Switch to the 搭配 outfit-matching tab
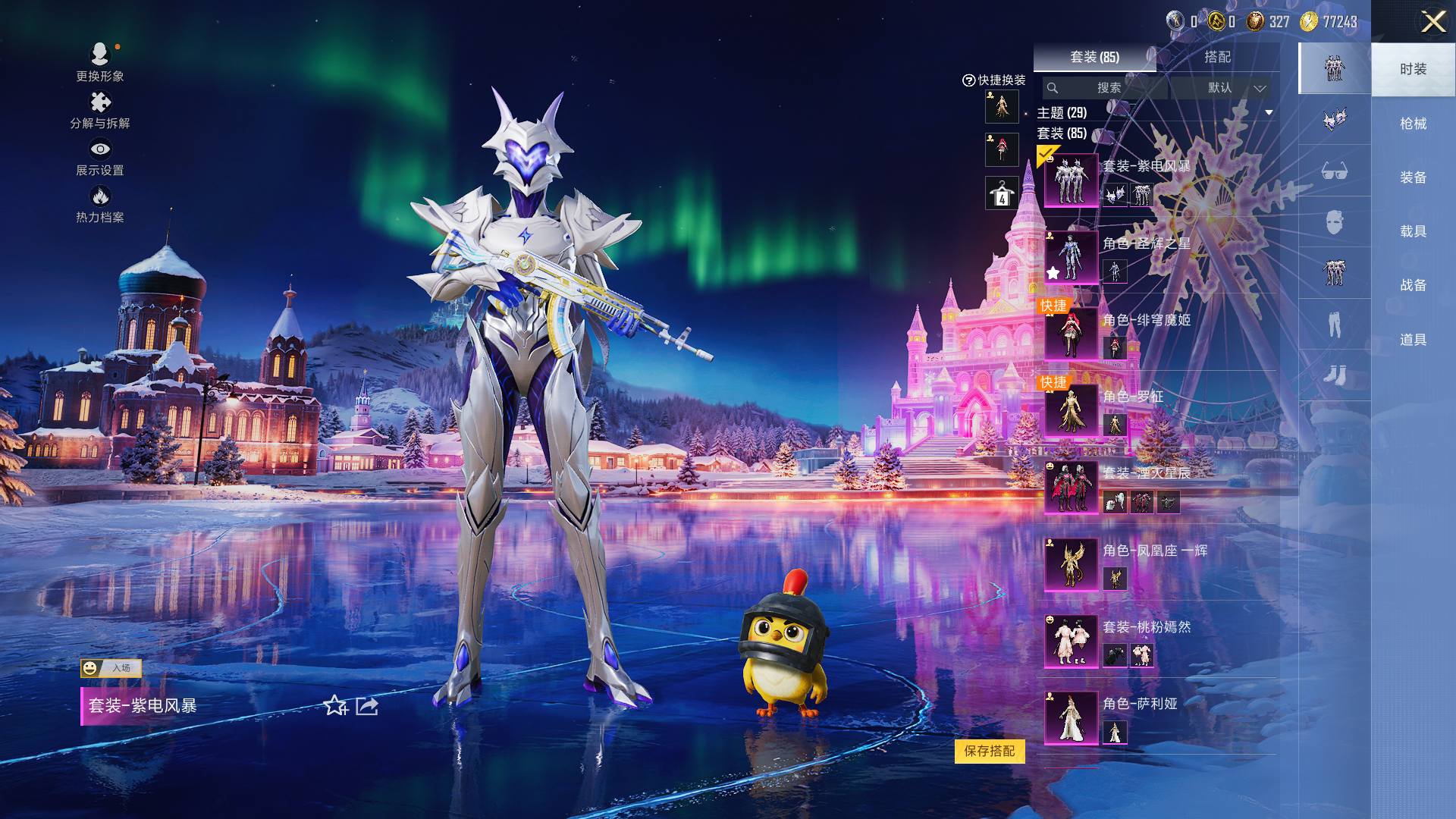This screenshot has height=819, width=1456. click(1217, 57)
